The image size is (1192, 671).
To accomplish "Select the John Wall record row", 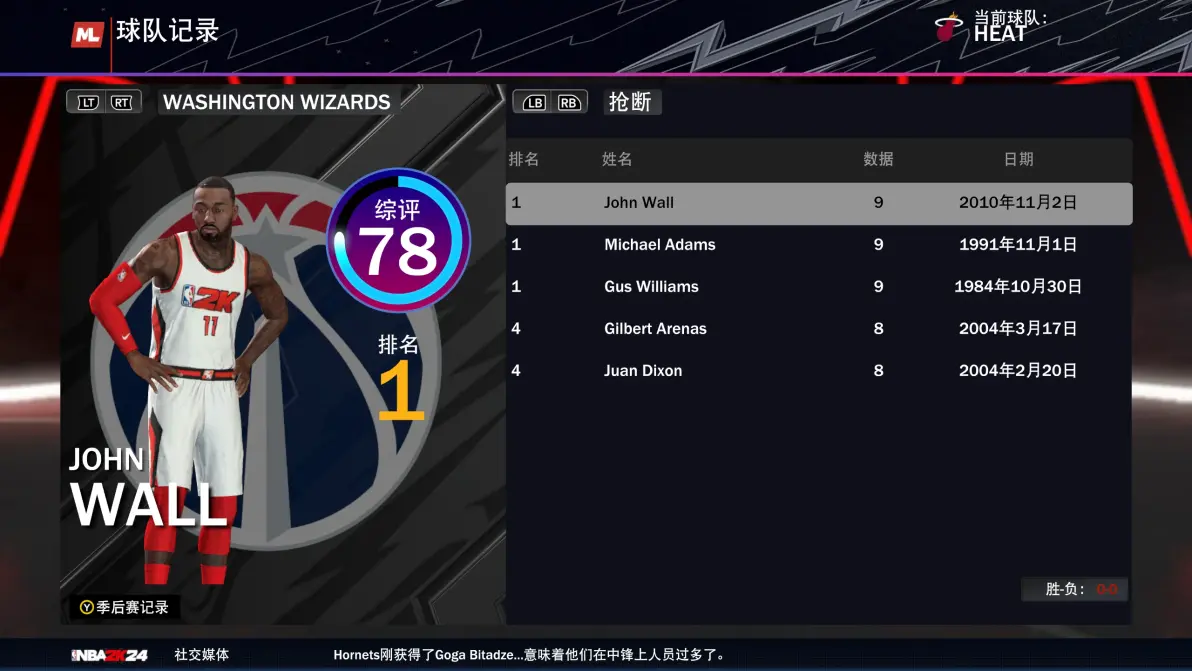I will pyautogui.click(x=818, y=203).
